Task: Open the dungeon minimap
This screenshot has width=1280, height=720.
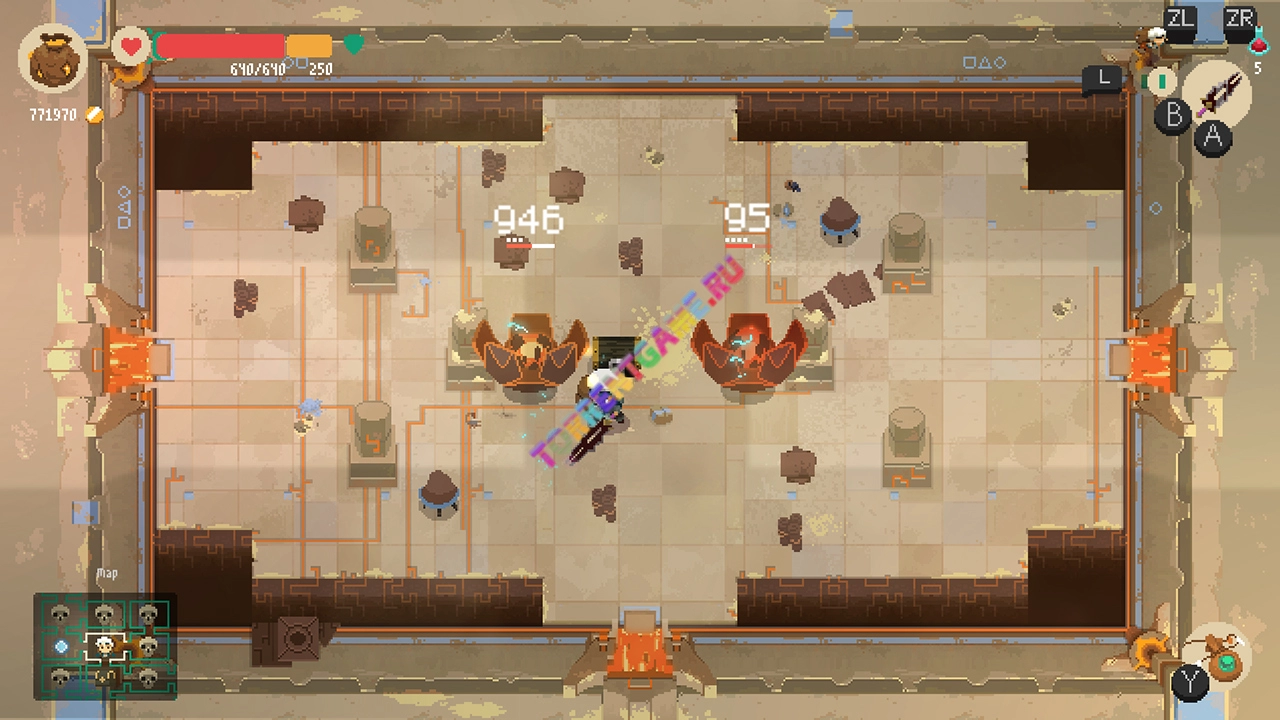Action: (x=105, y=647)
